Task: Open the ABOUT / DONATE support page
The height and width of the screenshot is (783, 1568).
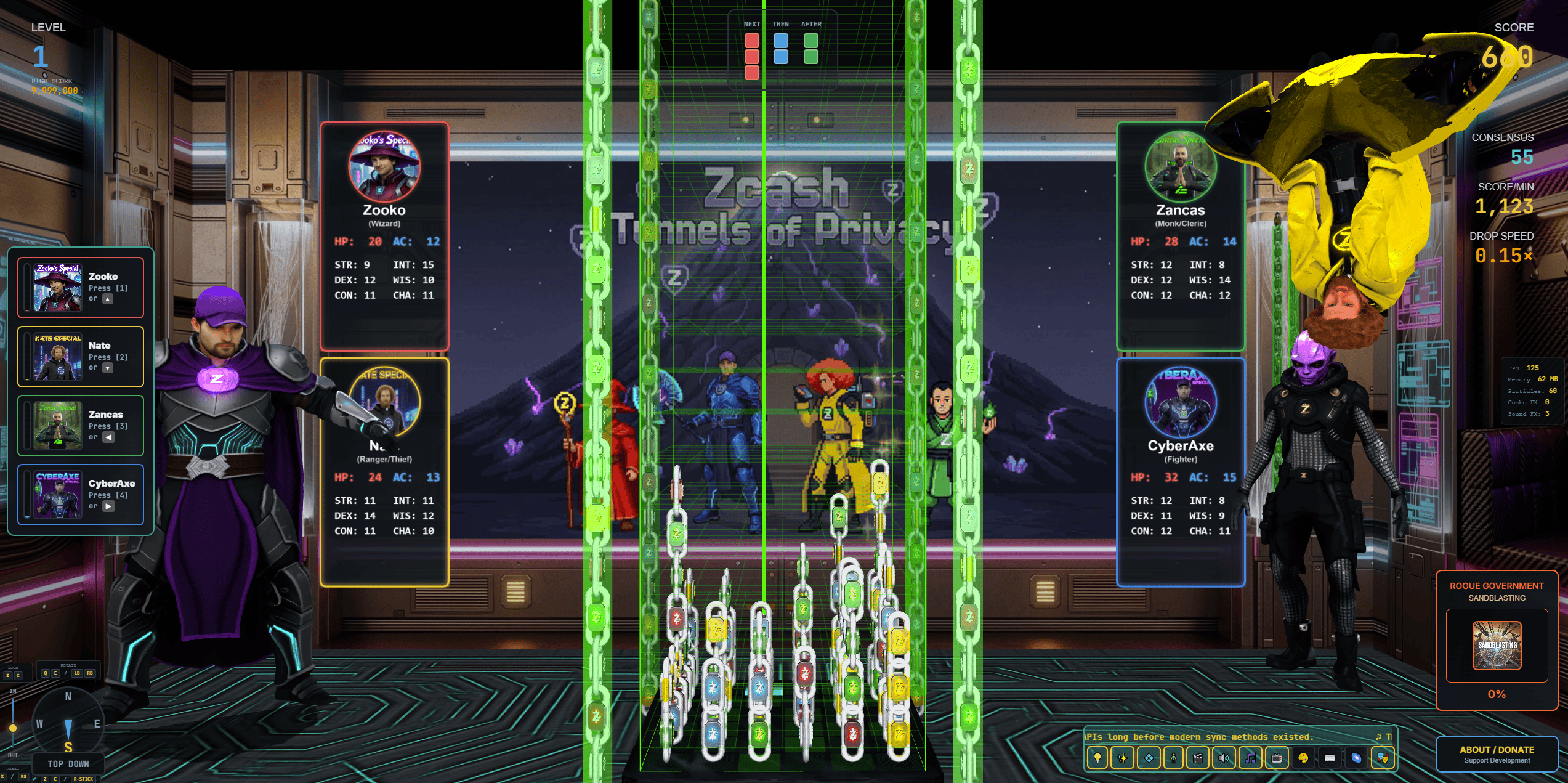Action: coord(1497,753)
